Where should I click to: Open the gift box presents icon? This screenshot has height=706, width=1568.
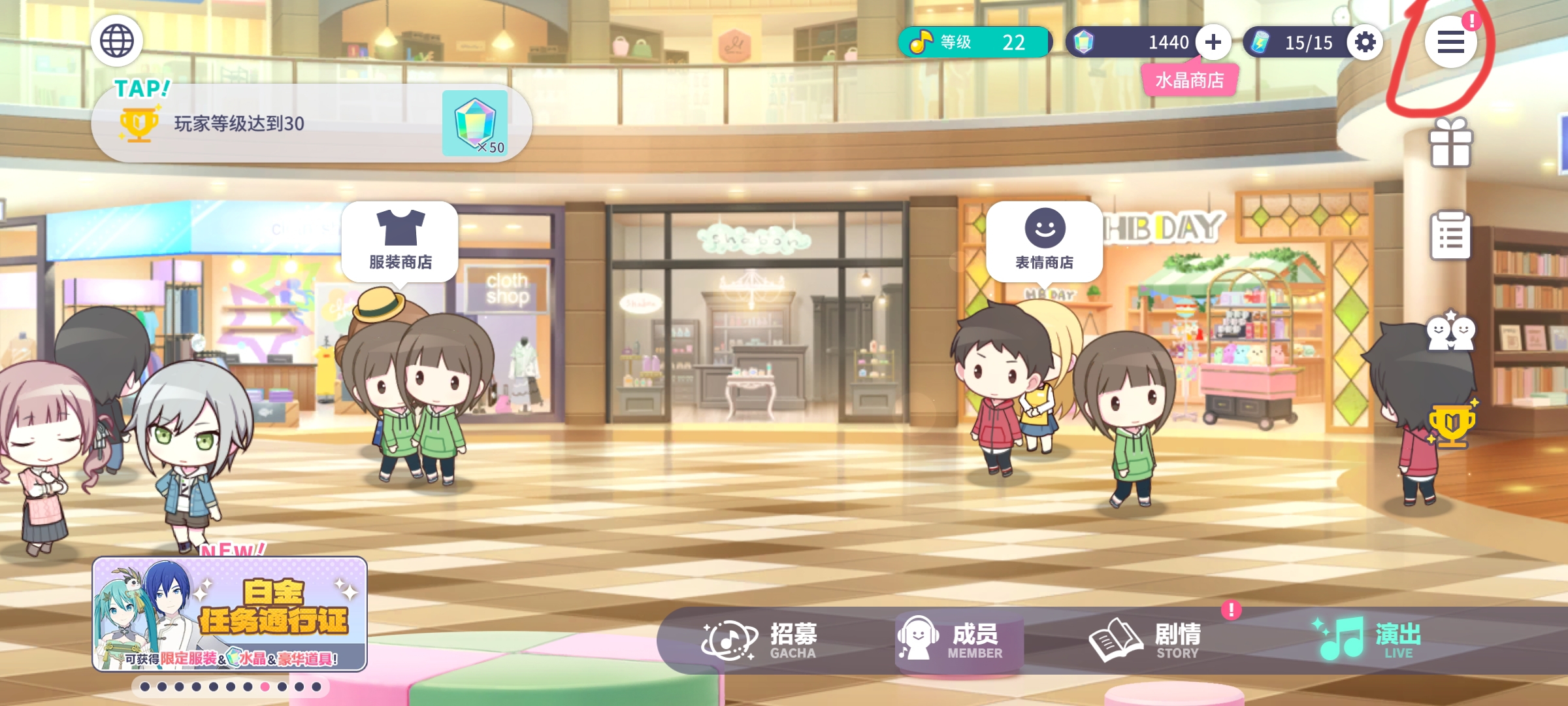1450,143
